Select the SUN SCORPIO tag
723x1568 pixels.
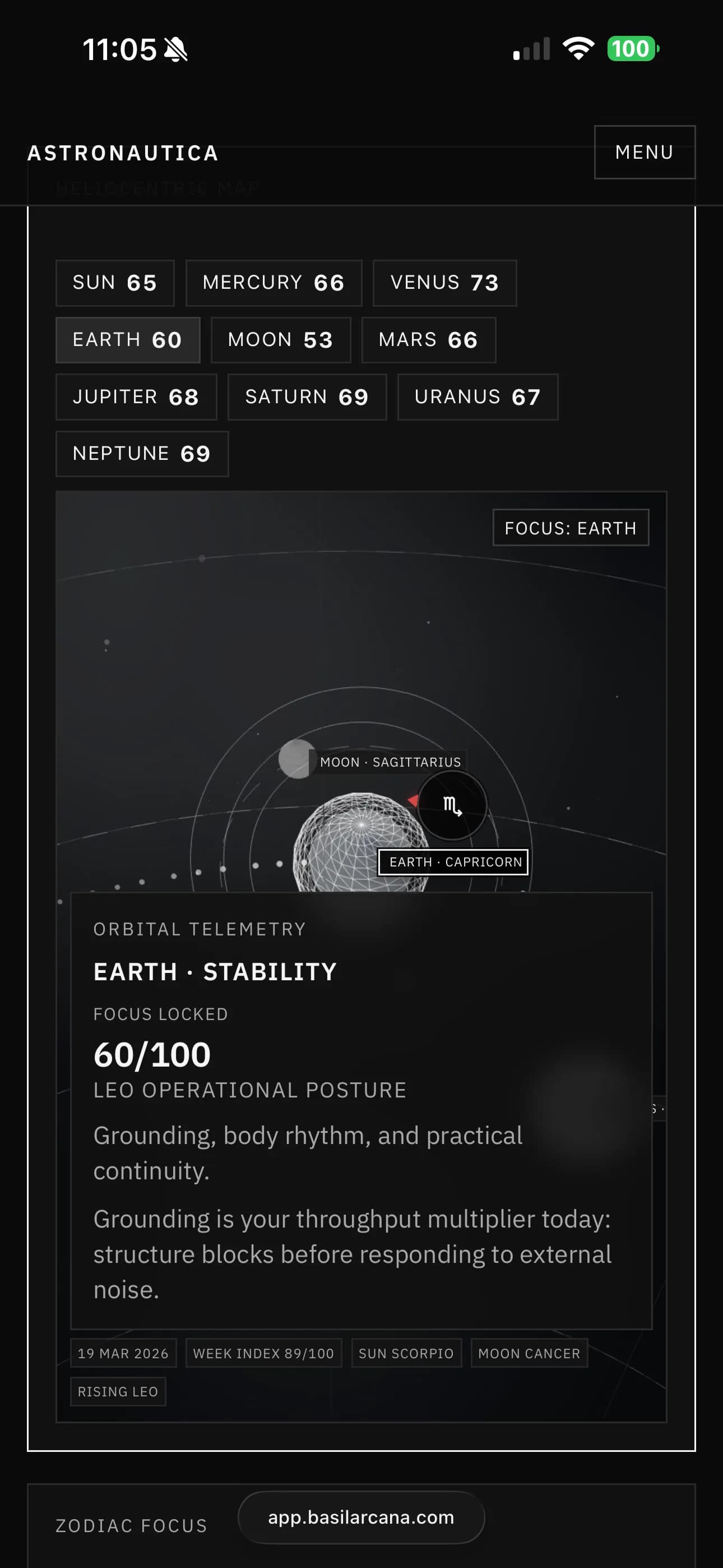406,1353
